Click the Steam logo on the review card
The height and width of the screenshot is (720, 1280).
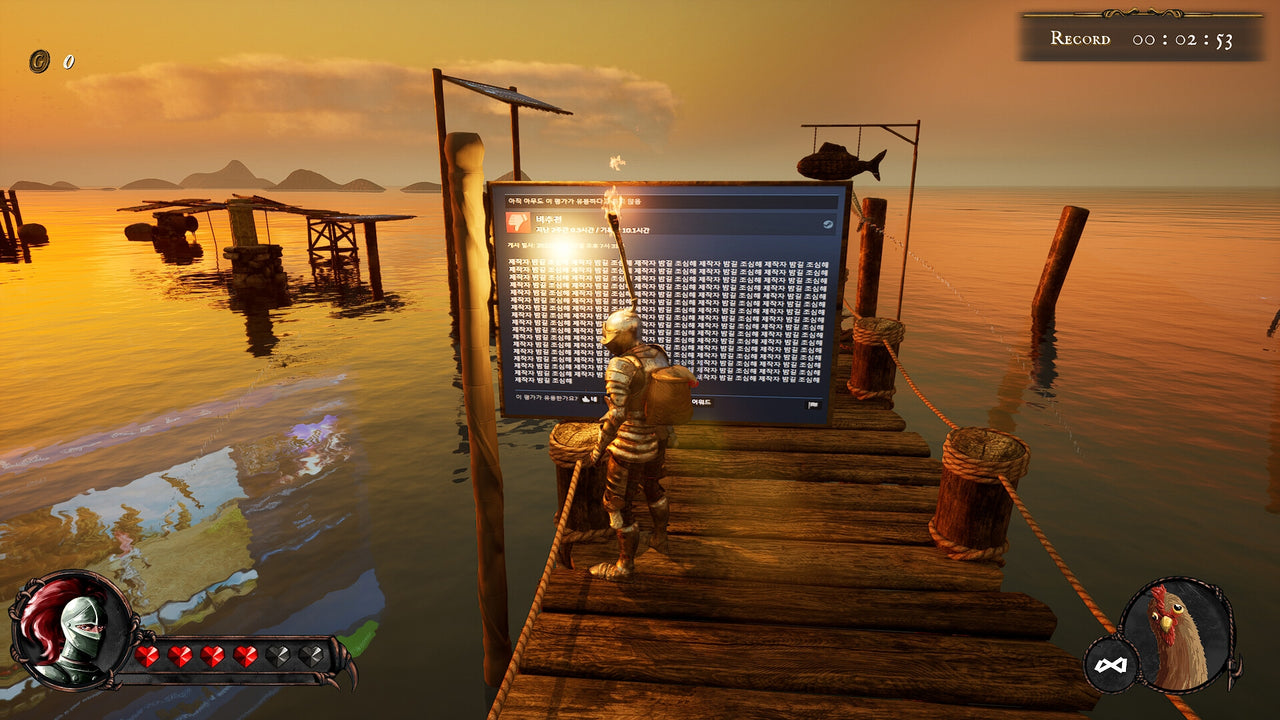[827, 223]
